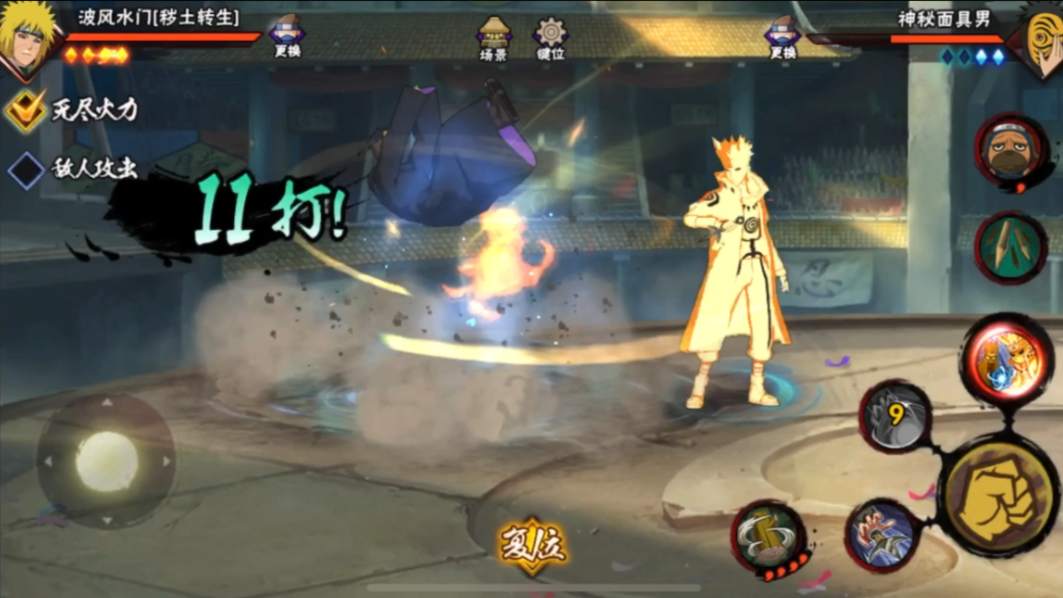Viewport: 1063px width, 598px height.
Task: Use the grey skill showing cooldown 9
Action: 896,415
